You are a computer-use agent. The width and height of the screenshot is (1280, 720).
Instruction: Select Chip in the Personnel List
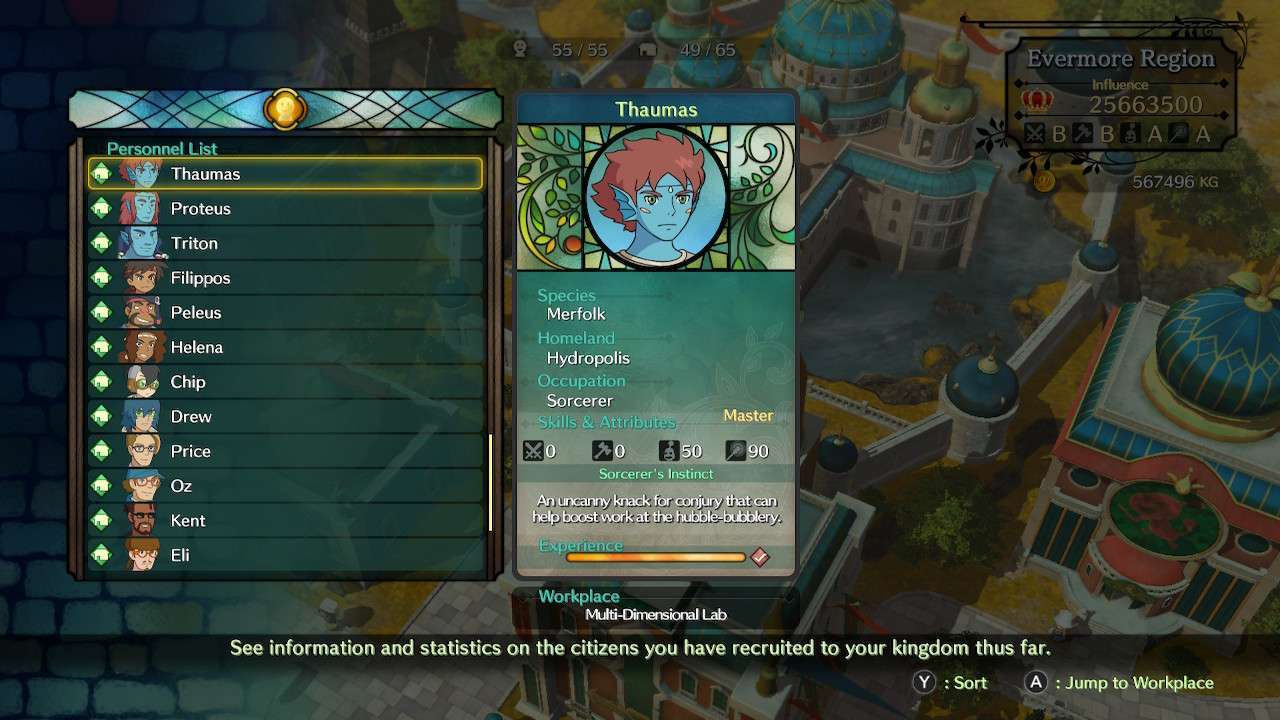(x=285, y=382)
